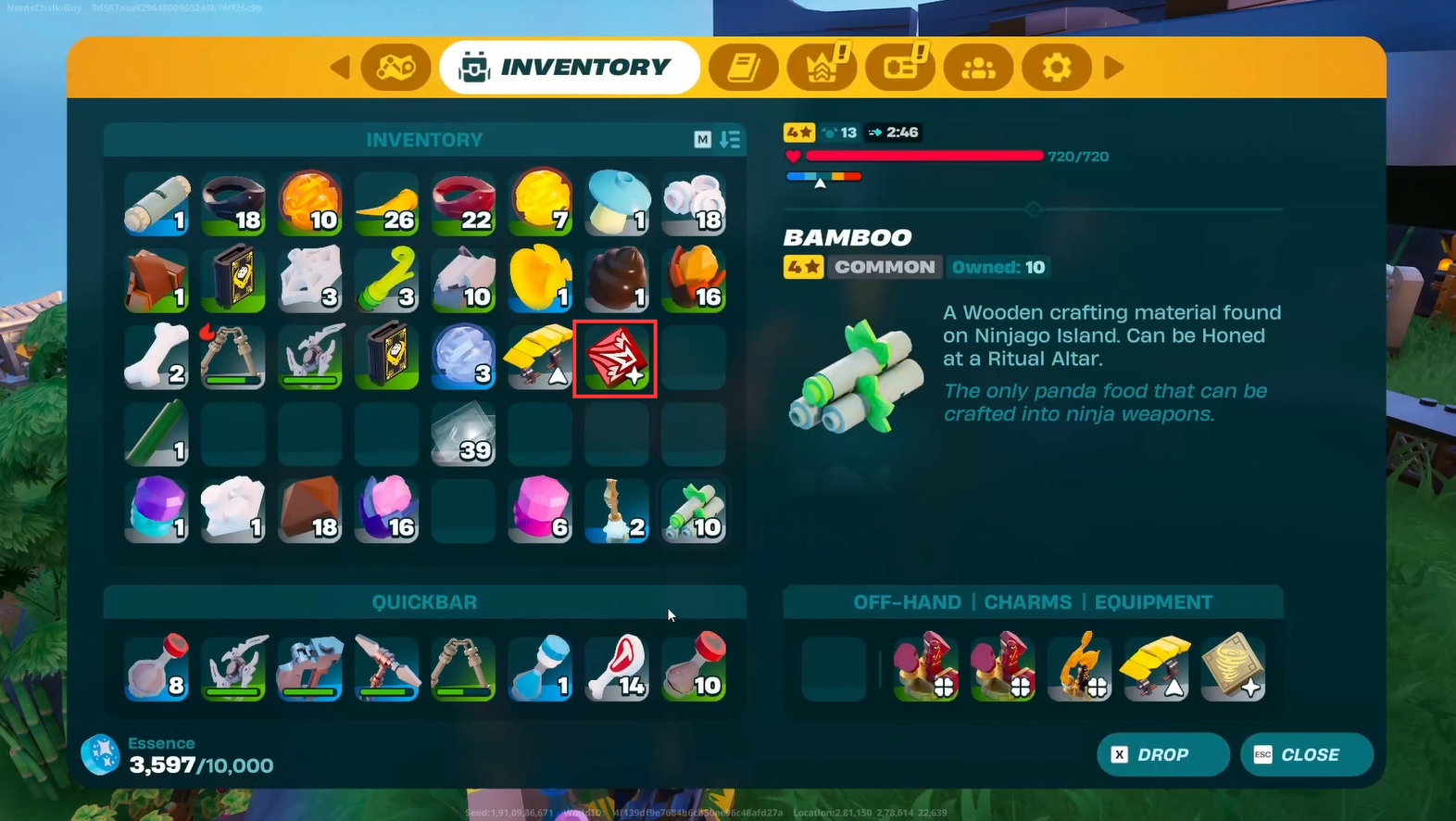Open the settings gear tab
The width and height of the screenshot is (1456, 821).
1056,68
